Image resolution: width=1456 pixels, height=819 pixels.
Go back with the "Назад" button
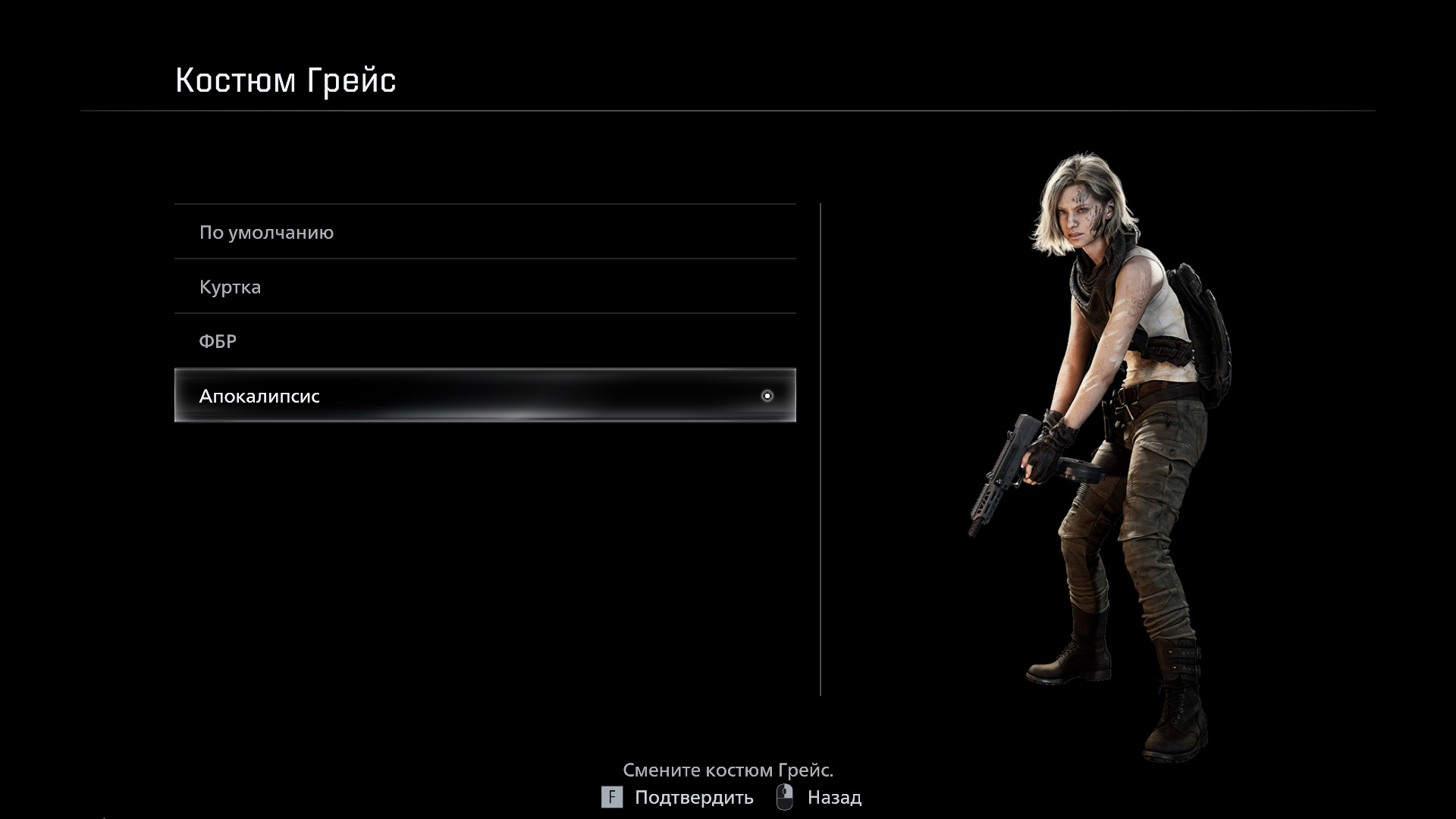(820, 798)
